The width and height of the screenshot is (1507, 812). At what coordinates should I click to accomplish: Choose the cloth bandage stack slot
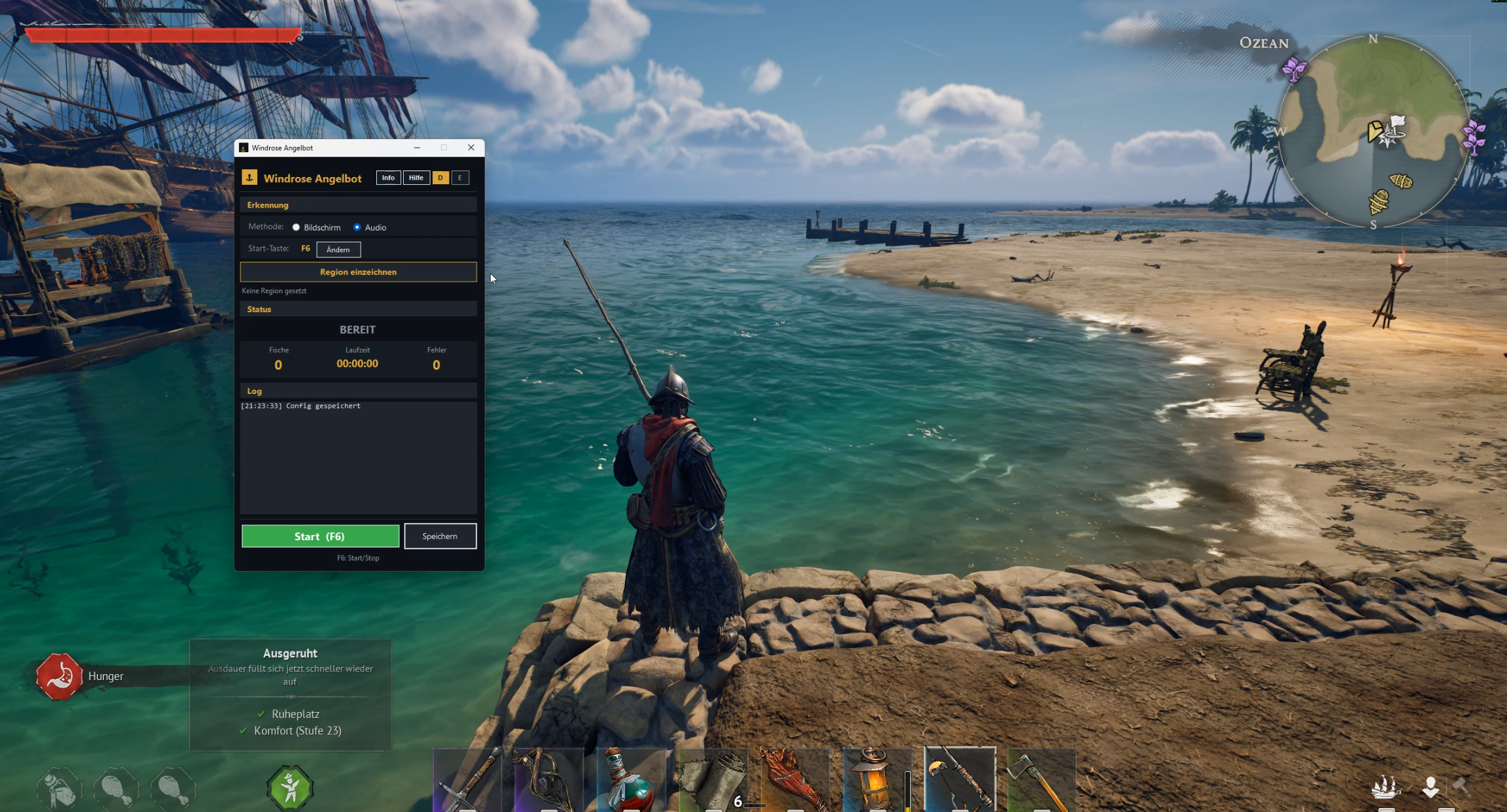713,780
